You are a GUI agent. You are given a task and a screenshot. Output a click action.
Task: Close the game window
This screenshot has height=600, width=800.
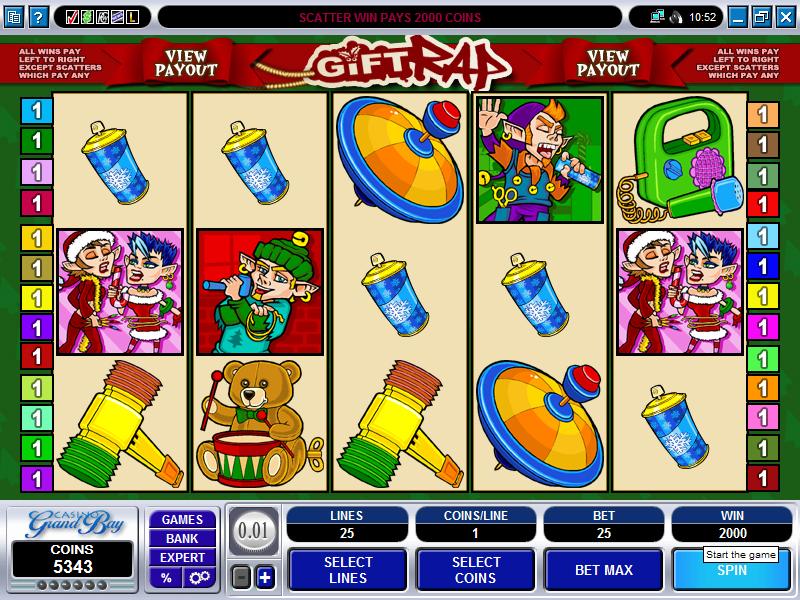point(784,16)
